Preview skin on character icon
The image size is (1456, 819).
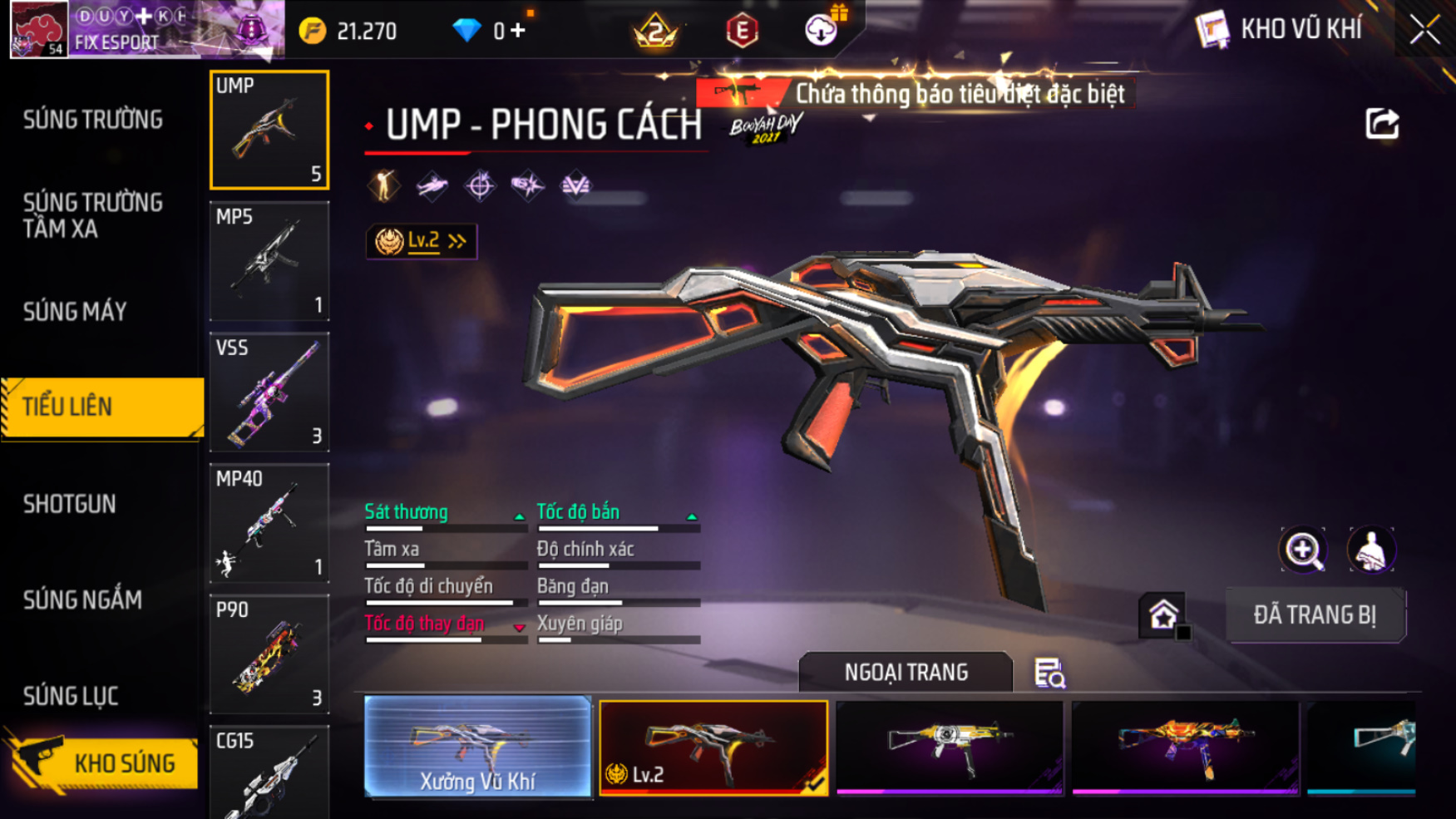(1370, 550)
